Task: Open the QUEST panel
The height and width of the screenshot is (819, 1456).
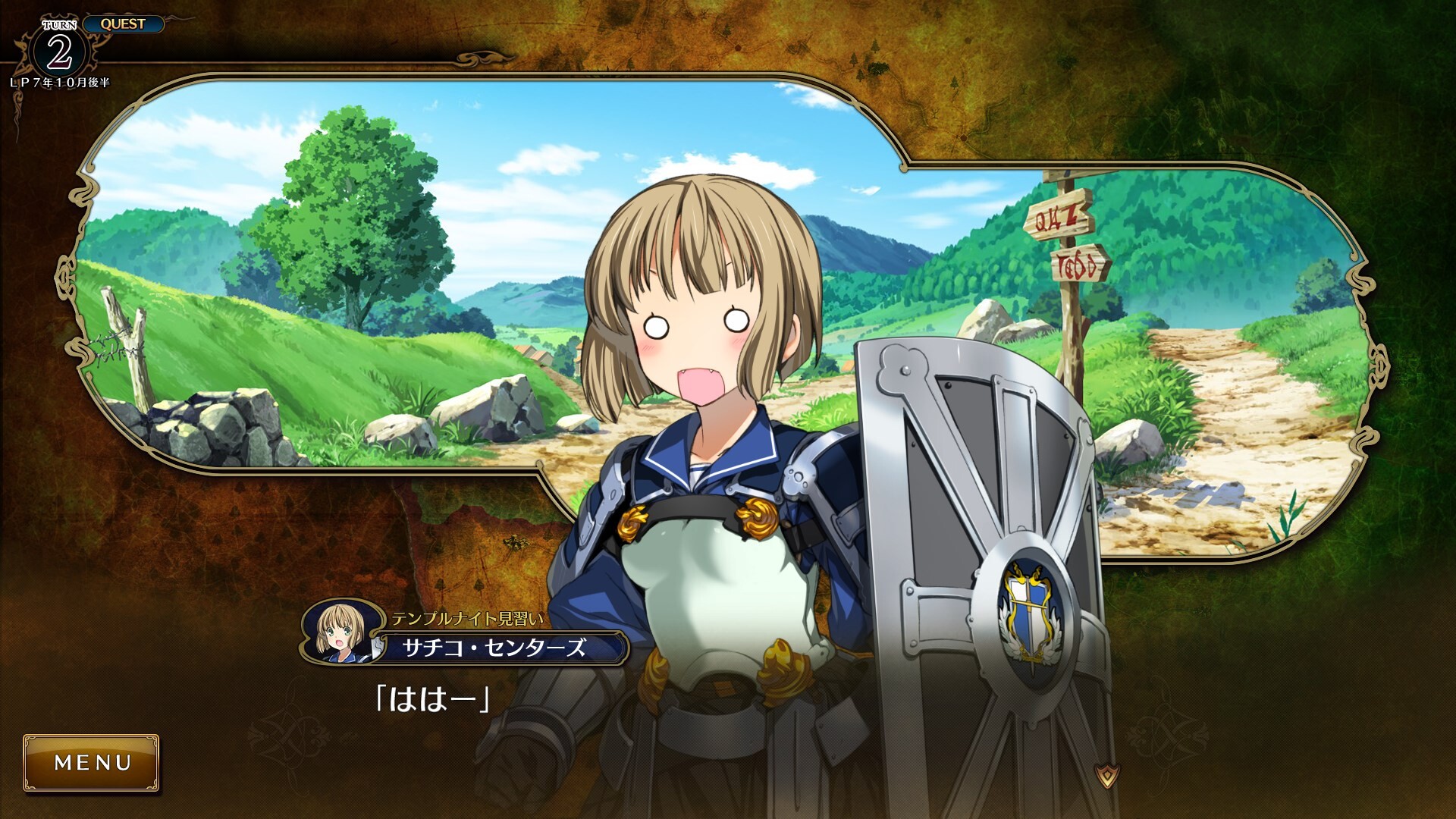Action: pyautogui.click(x=125, y=24)
